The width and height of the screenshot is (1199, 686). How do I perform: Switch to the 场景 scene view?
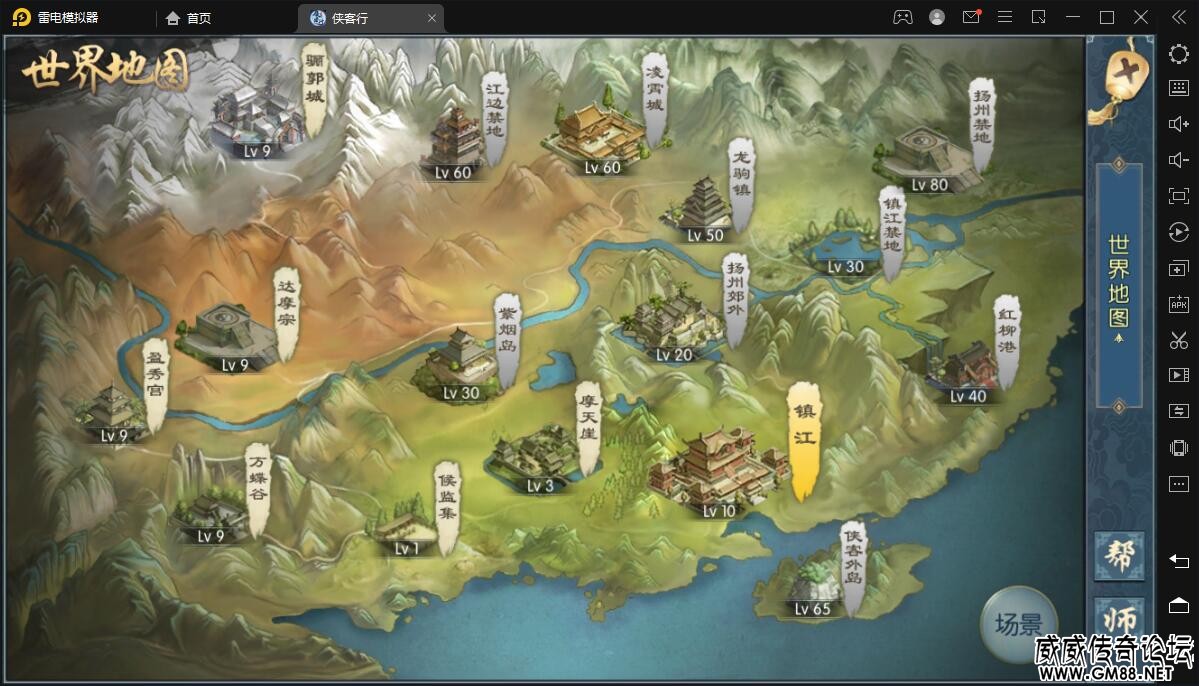[1018, 626]
